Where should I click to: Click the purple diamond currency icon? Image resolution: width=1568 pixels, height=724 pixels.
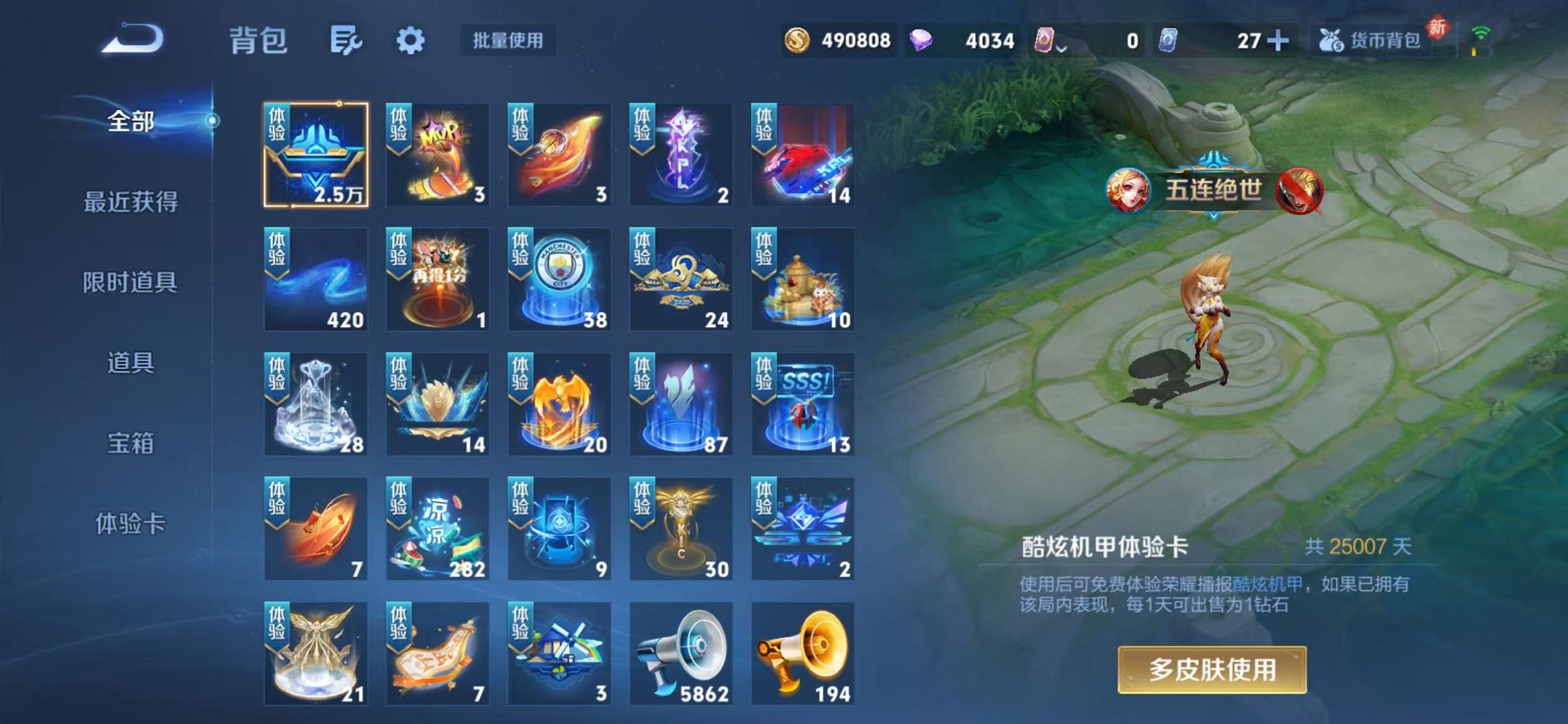[922, 42]
